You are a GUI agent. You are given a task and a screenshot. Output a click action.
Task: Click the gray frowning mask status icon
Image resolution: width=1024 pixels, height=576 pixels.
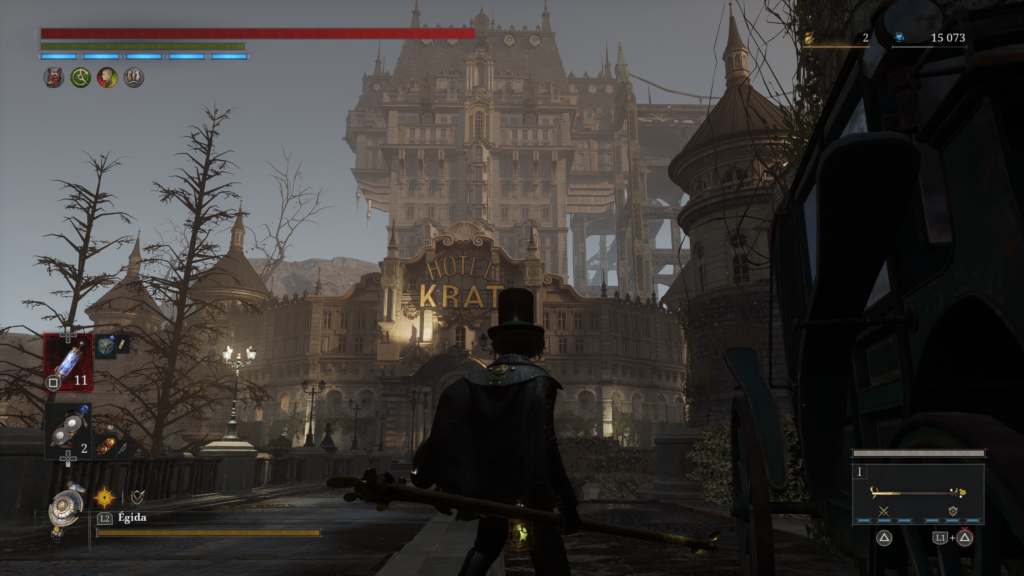click(134, 77)
